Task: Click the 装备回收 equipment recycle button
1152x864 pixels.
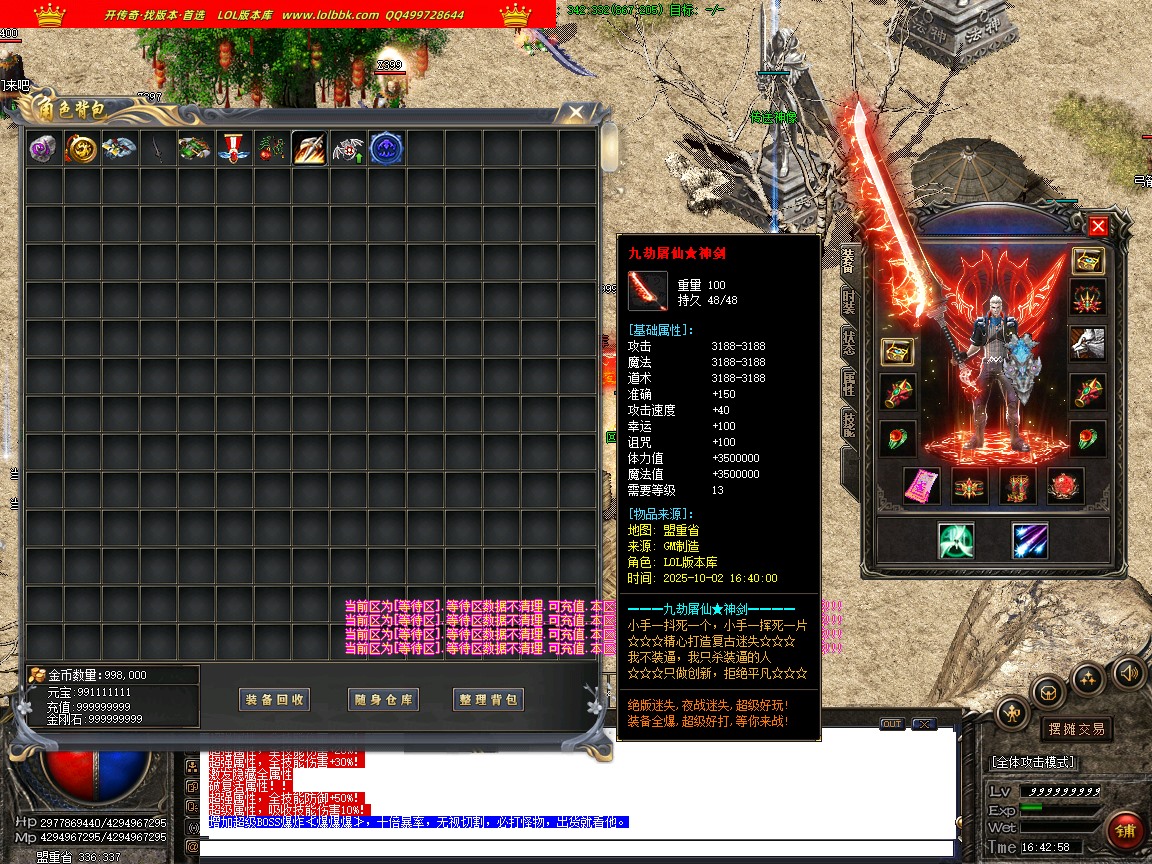Action: click(275, 700)
